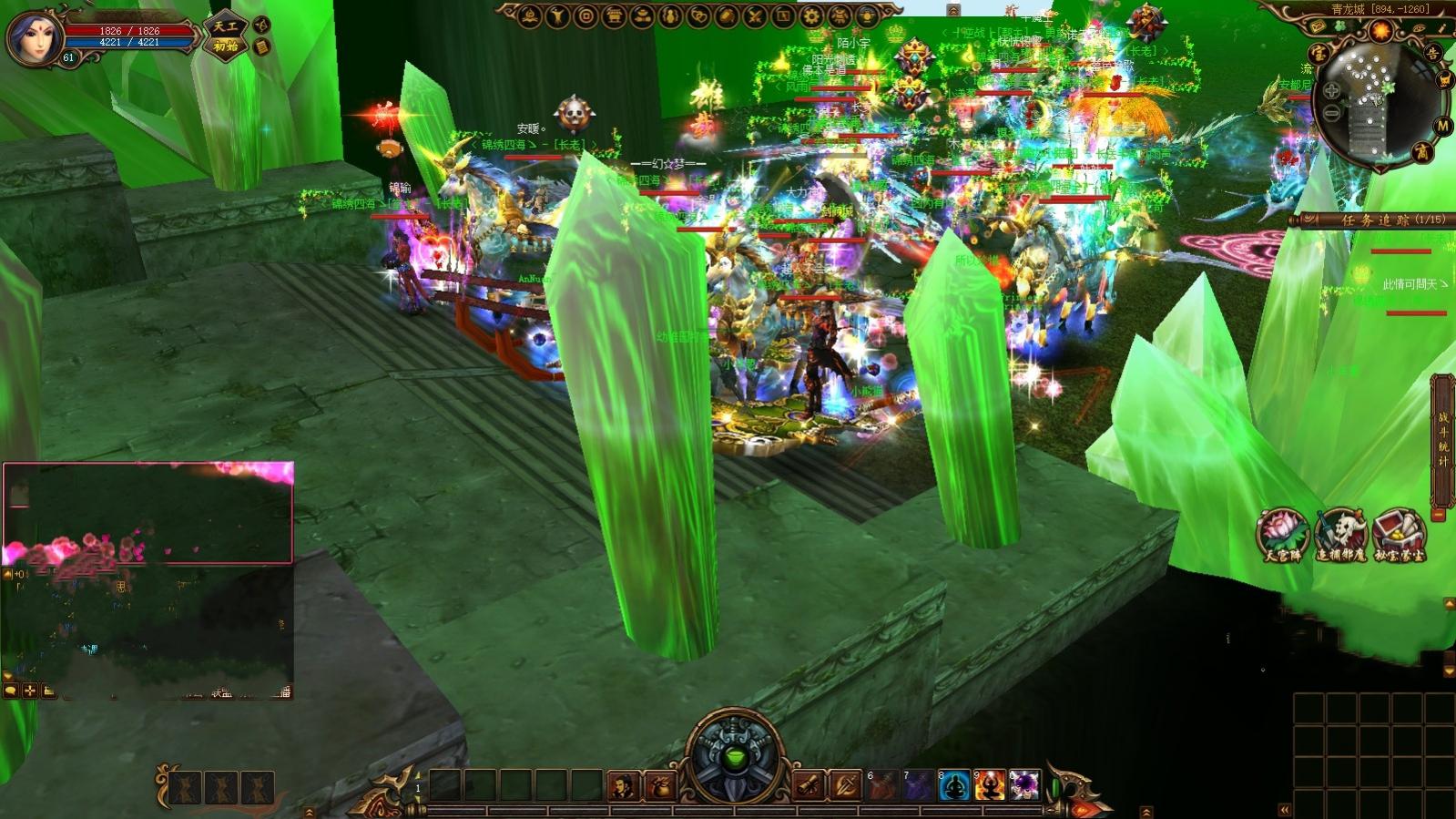Zoom in the minimap with plus button
The image size is (1456, 819).
[x=1331, y=91]
